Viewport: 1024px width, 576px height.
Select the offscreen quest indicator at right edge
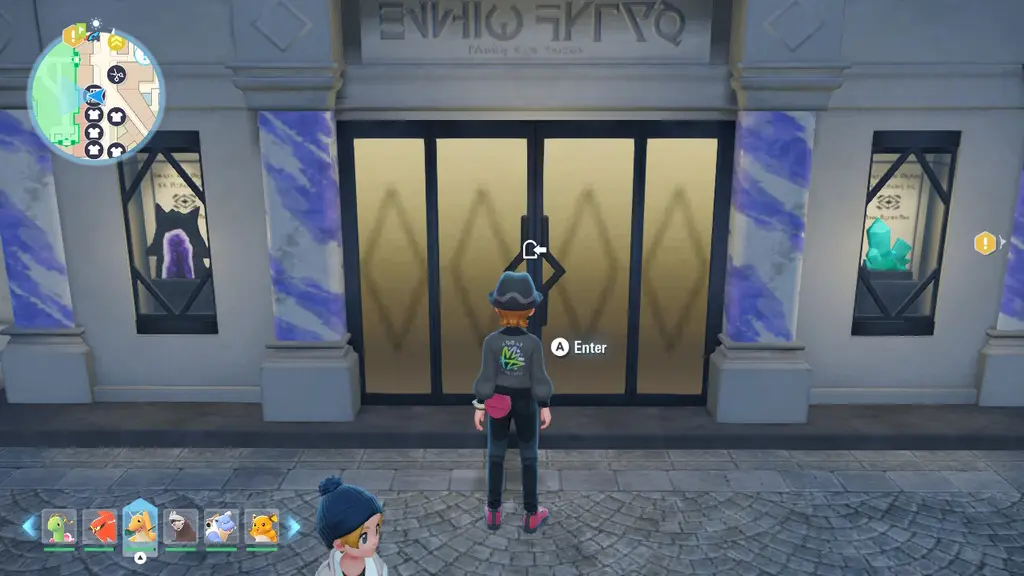tap(986, 242)
